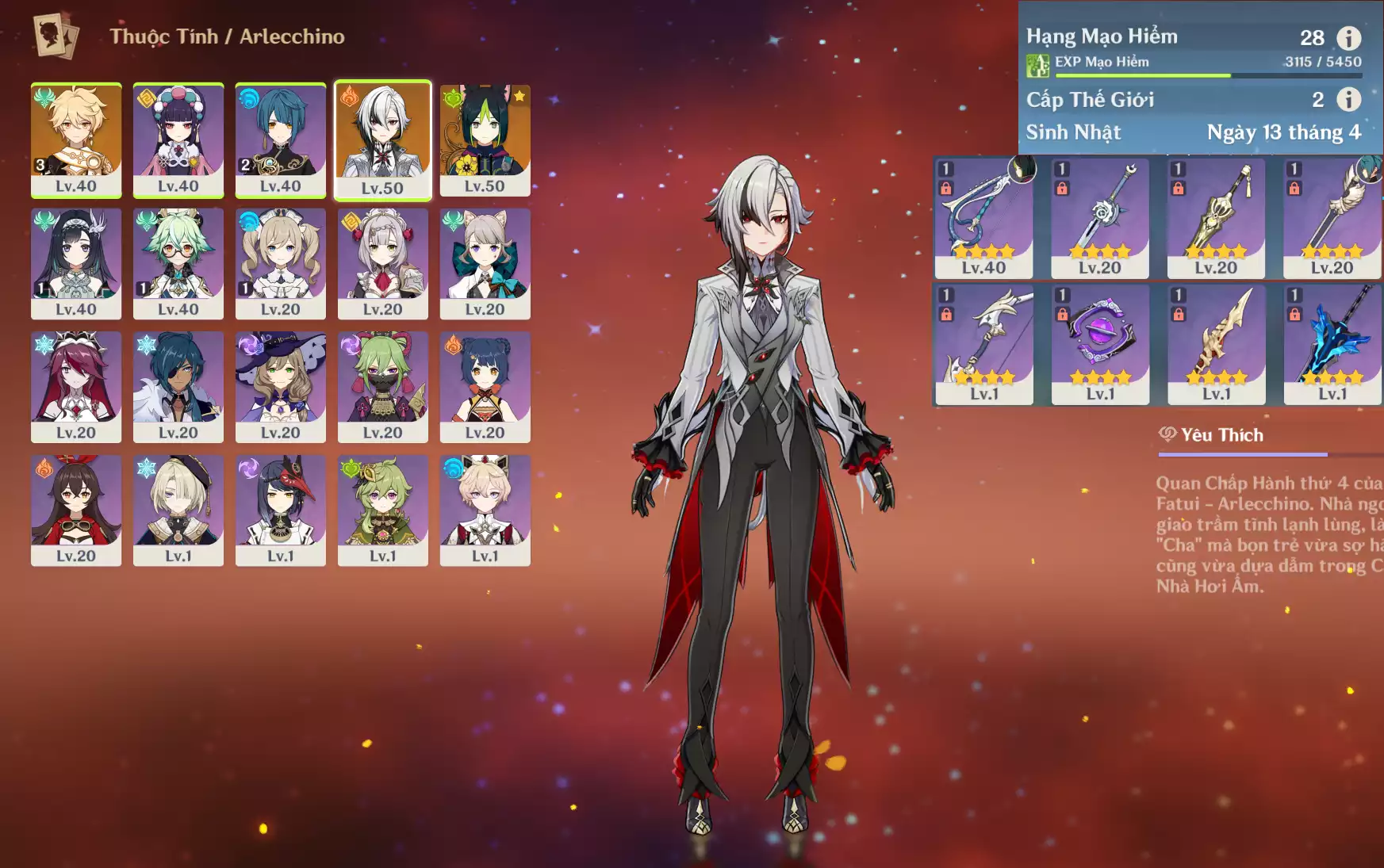Choose Lisa with the purple witch hat
This screenshot has height=868, width=1384.
pos(281,386)
